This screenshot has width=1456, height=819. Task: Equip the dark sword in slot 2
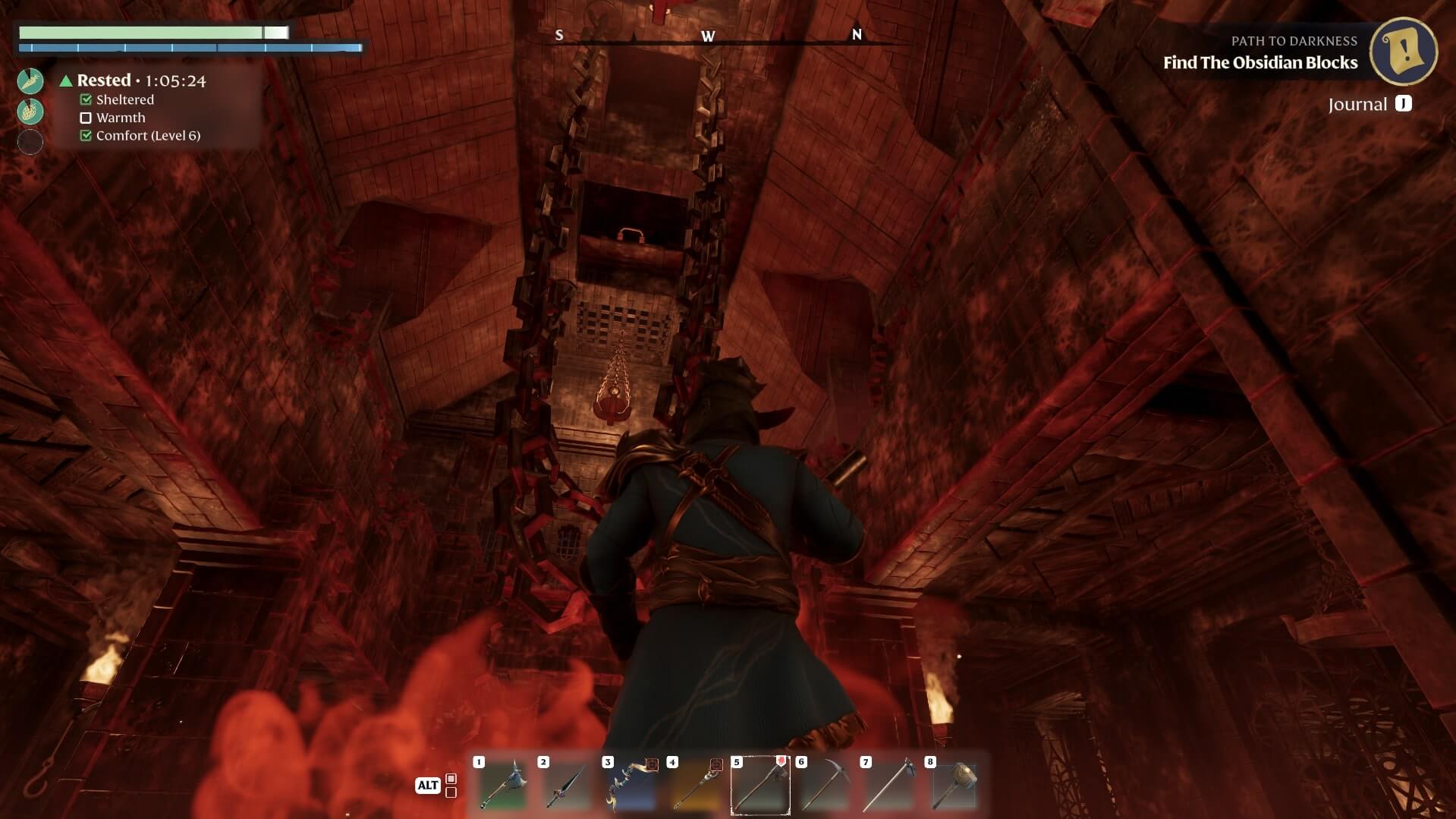click(x=567, y=785)
